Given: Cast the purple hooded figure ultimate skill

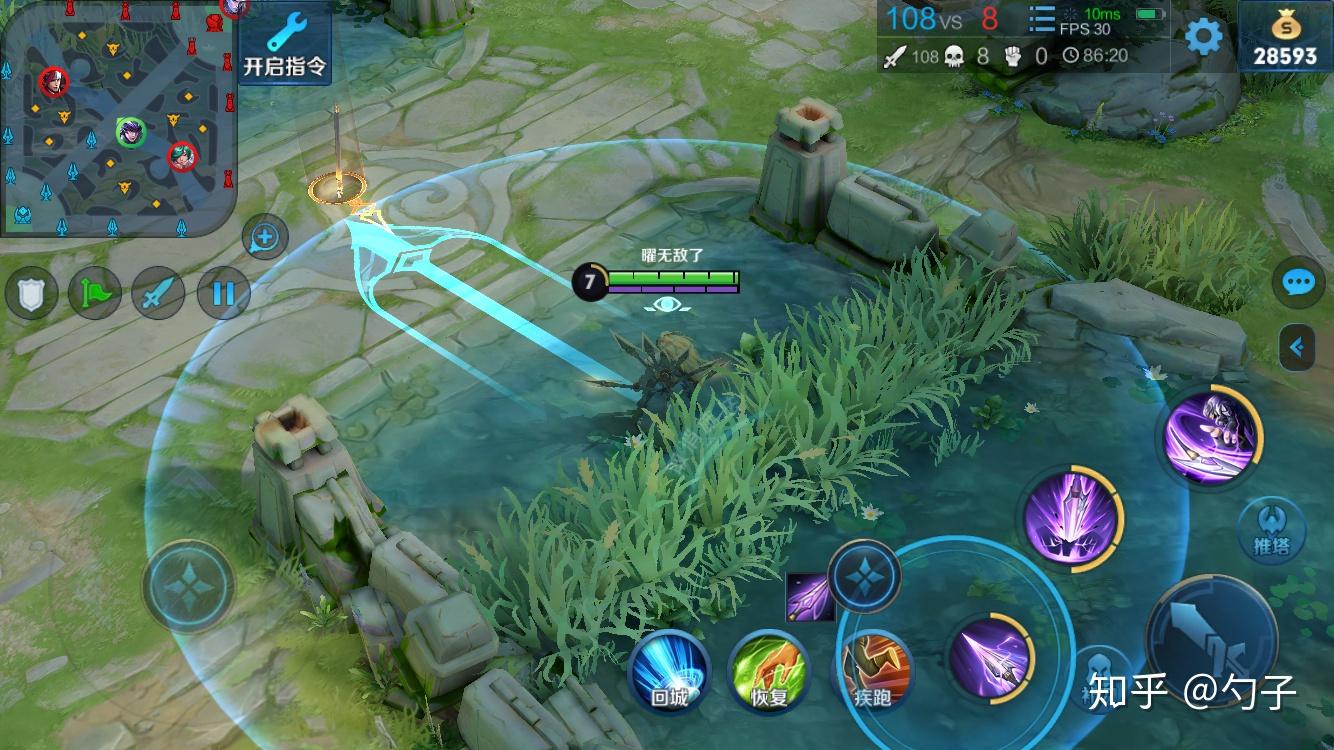Looking at the screenshot, I should click(1209, 437).
